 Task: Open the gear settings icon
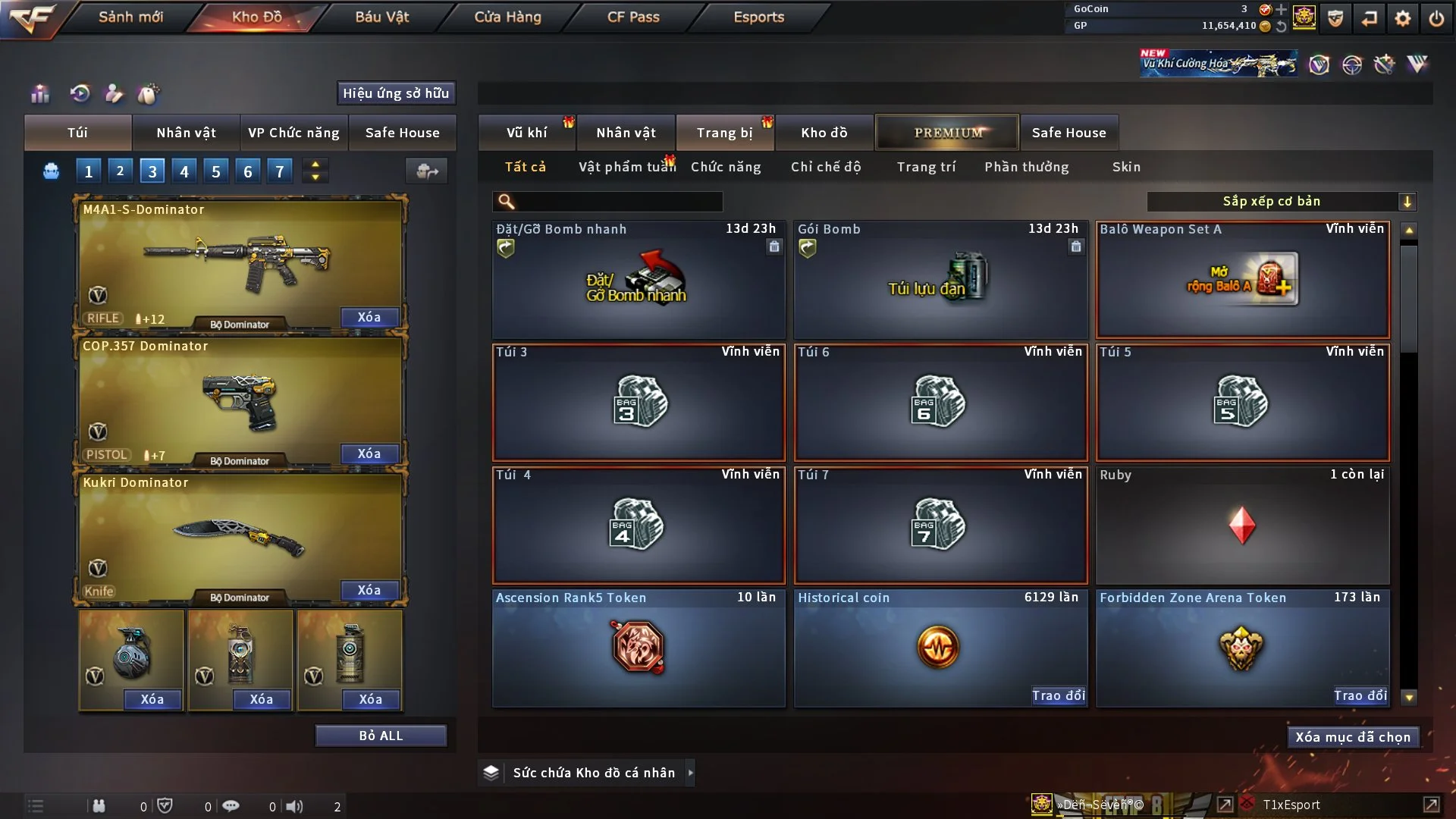pyautogui.click(x=1403, y=18)
